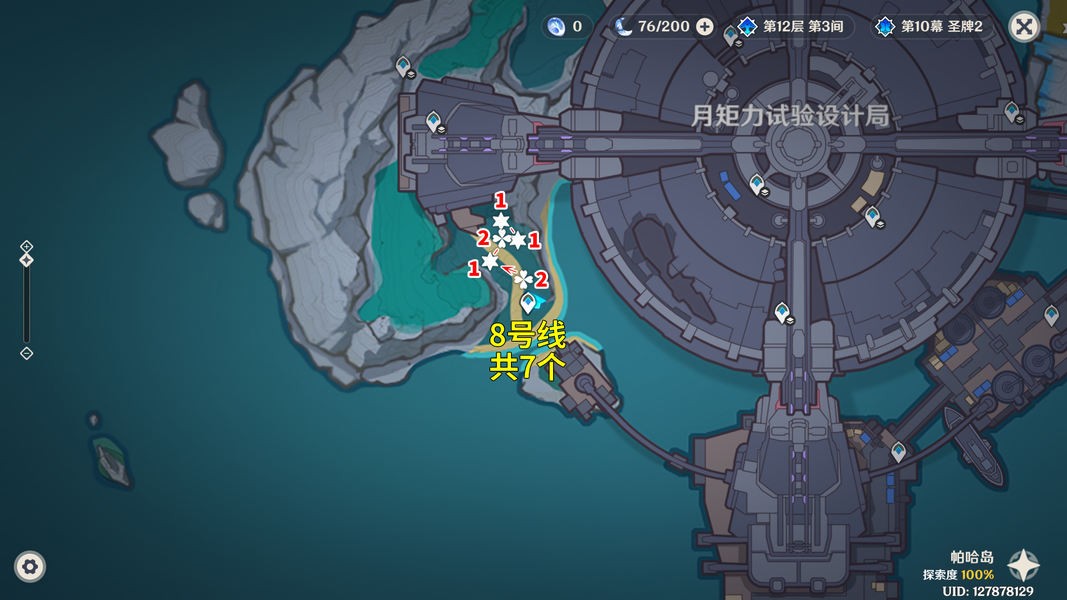Zoom out using the slider's bottom button
Image resolution: width=1067 pixels, height=600 pixels.
27,353
